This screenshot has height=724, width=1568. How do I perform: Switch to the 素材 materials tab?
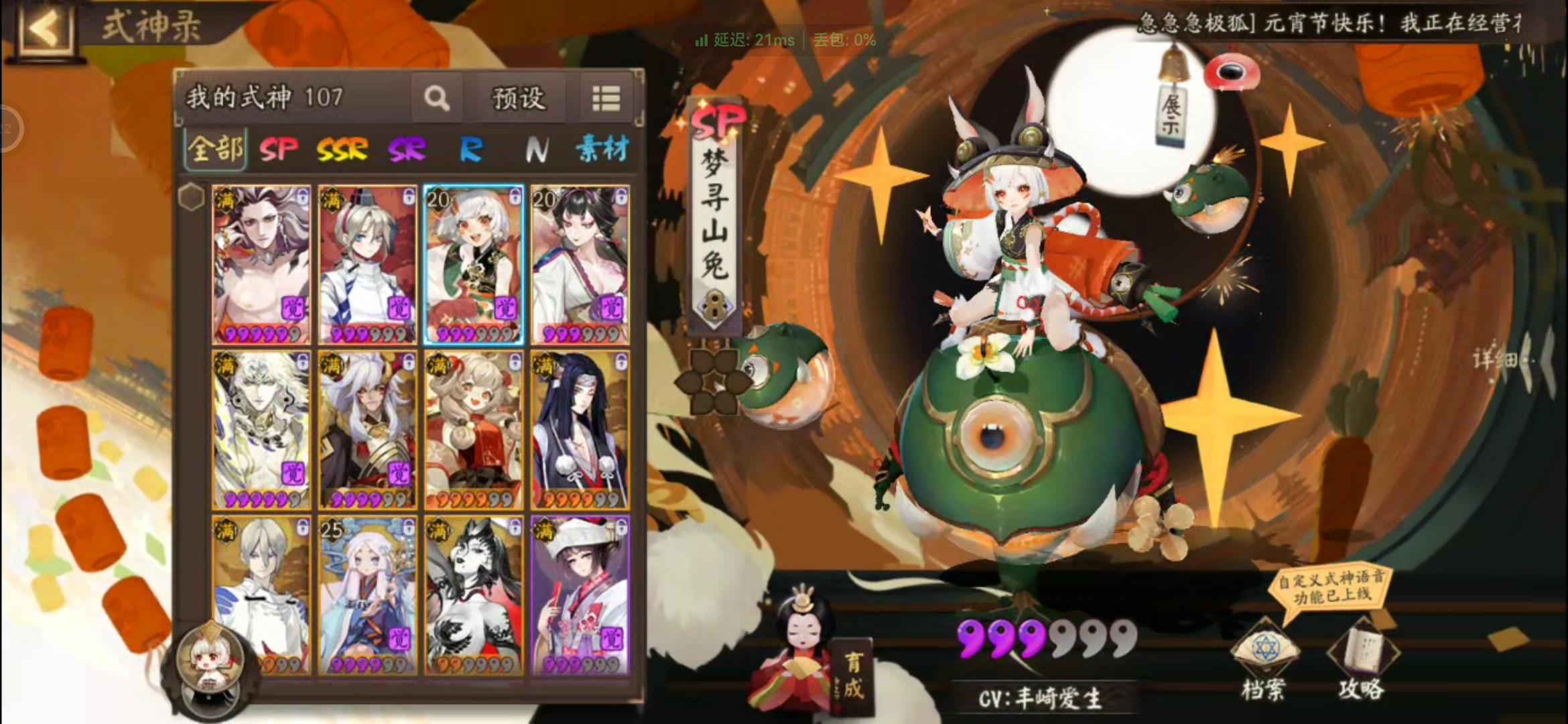coord(602,149)
